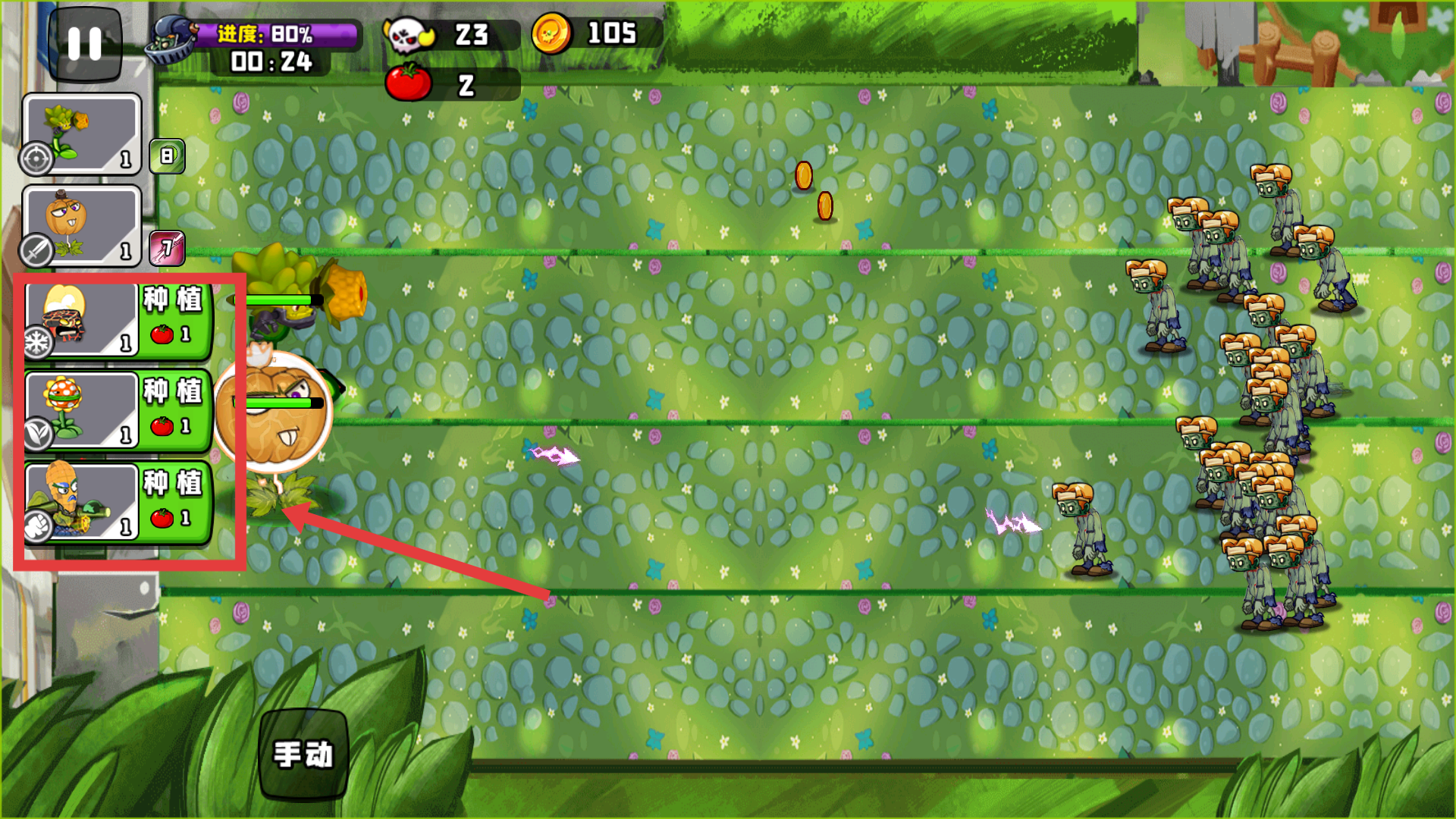
Task: Plant the peanut bazooka soldier
Action: (175, 502)
